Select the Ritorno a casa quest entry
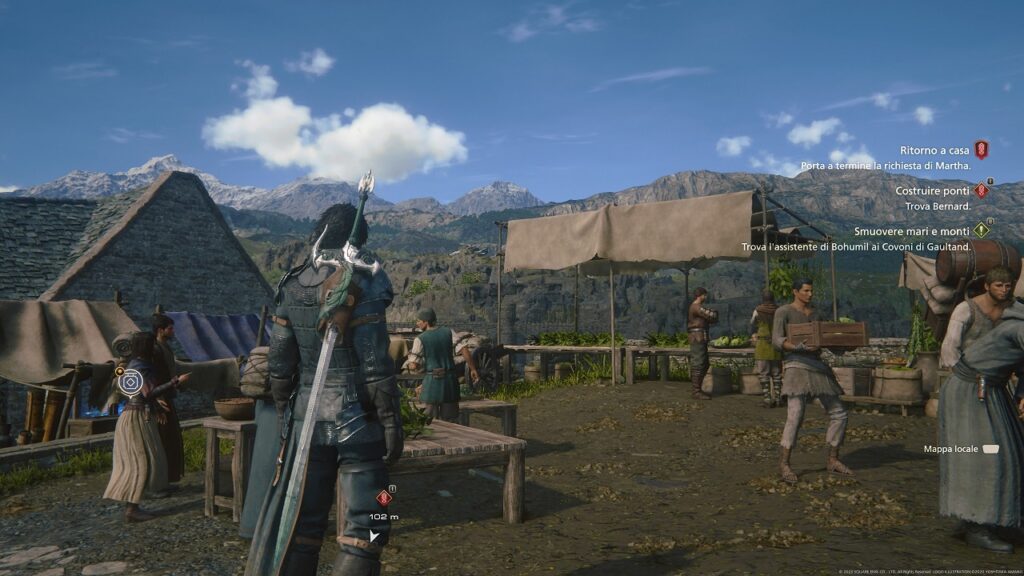 [x=934, y=150]
